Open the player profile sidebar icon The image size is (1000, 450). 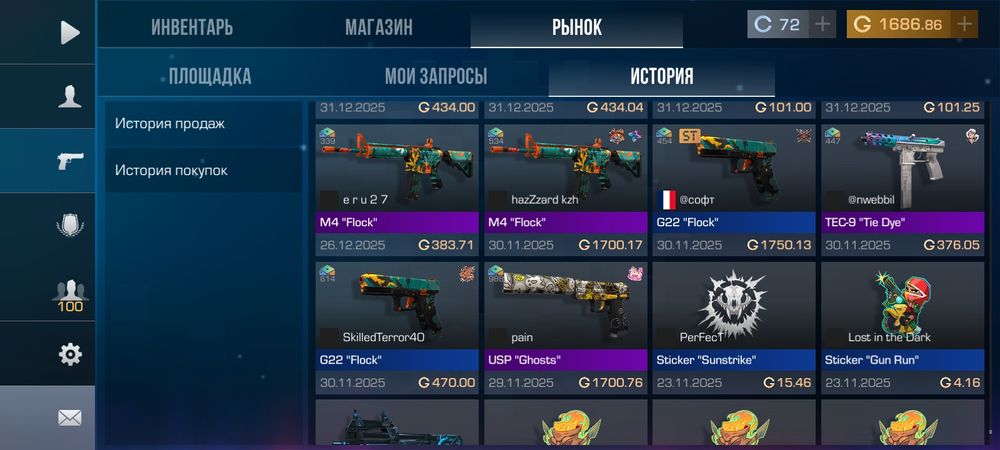[x=69, y=97]
